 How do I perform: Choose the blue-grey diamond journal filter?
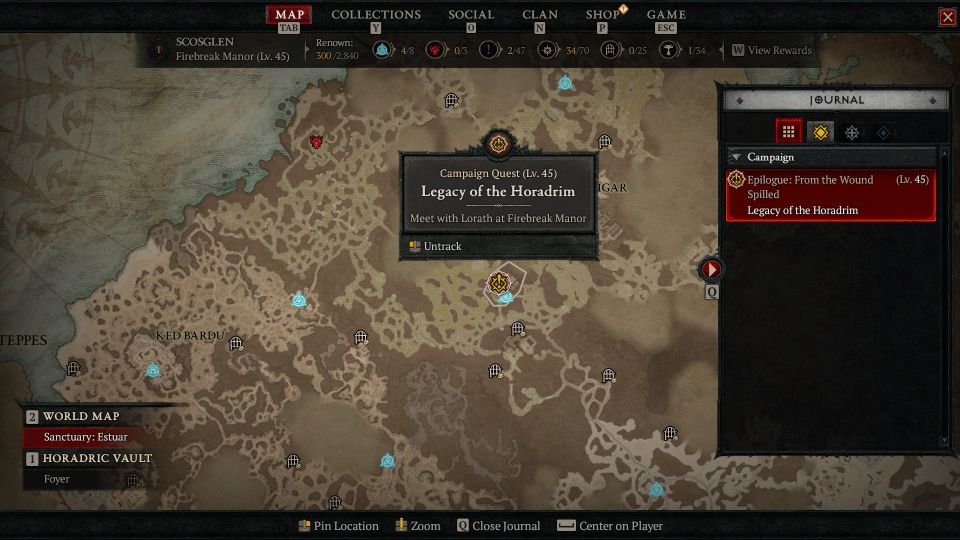point(883,131)
